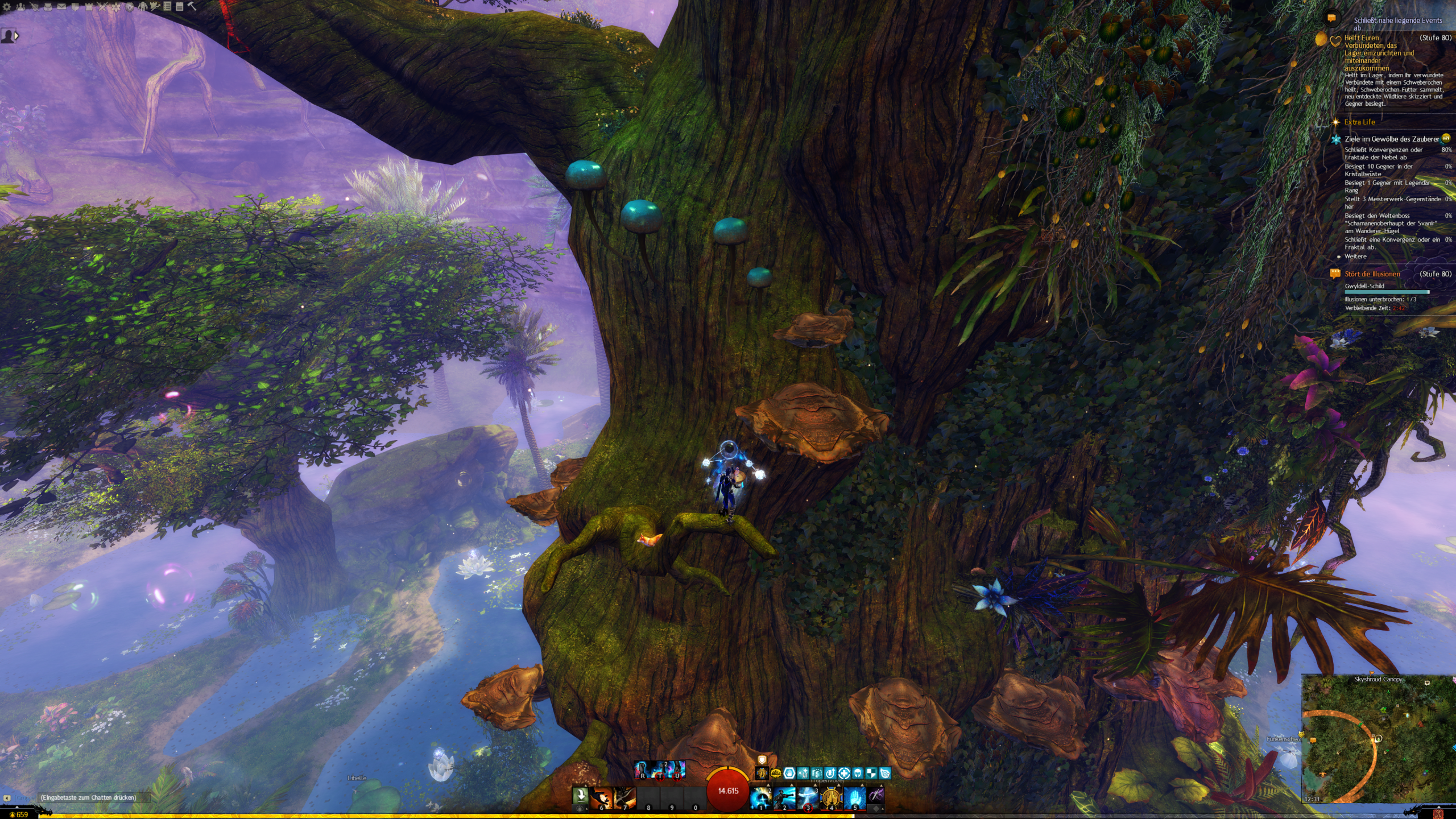Open the crossed swords PvP panel
The height and width of the screenshot is (819, 1456).
[102, 7]
